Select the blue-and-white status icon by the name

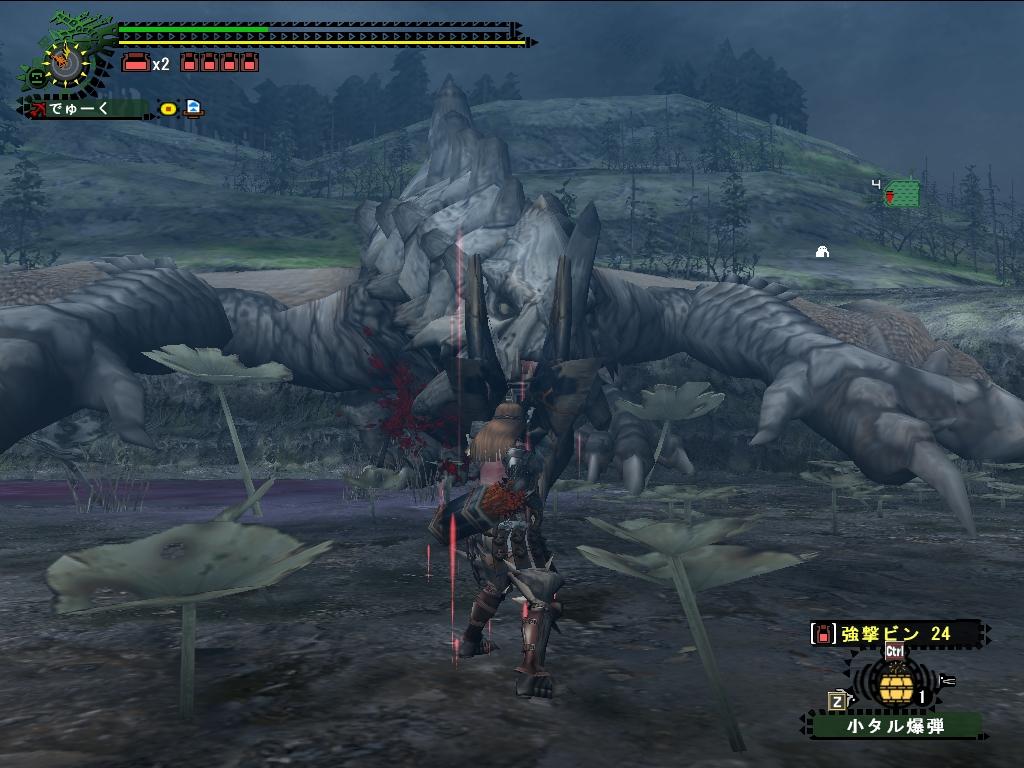pyautogui.click(x=193, y=108)
